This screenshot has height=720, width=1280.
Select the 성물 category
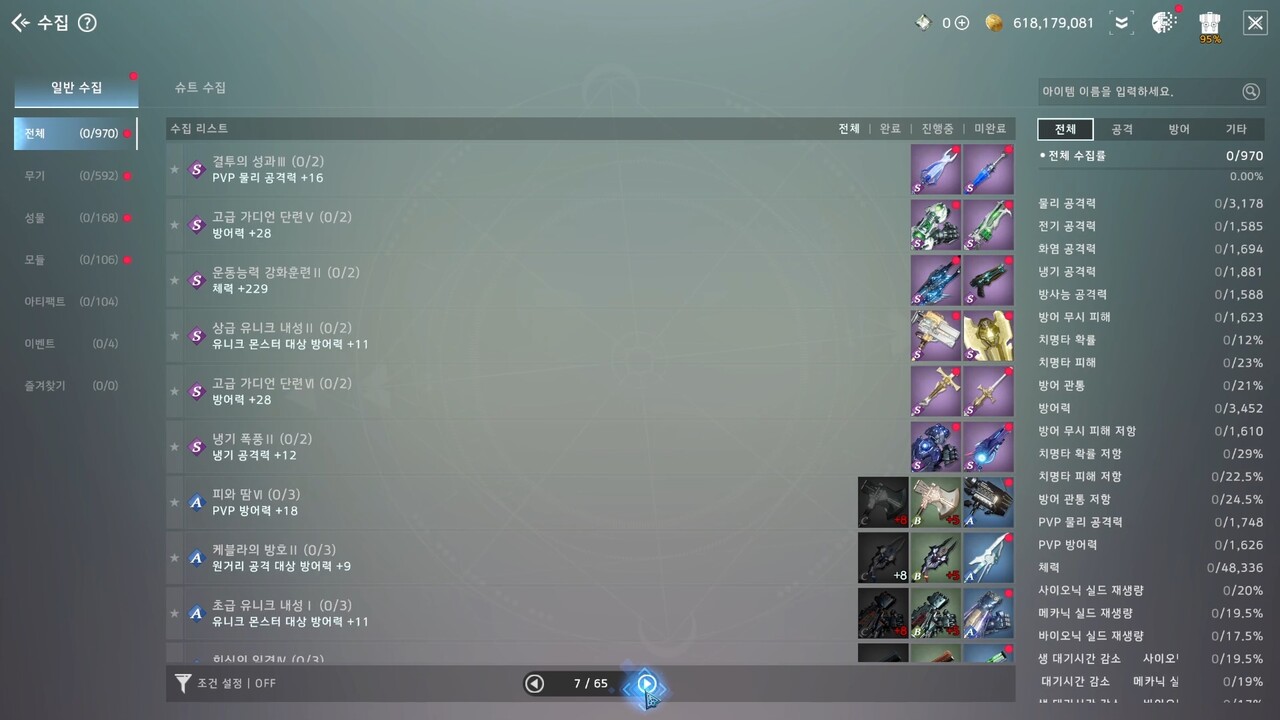pos(72,218)
